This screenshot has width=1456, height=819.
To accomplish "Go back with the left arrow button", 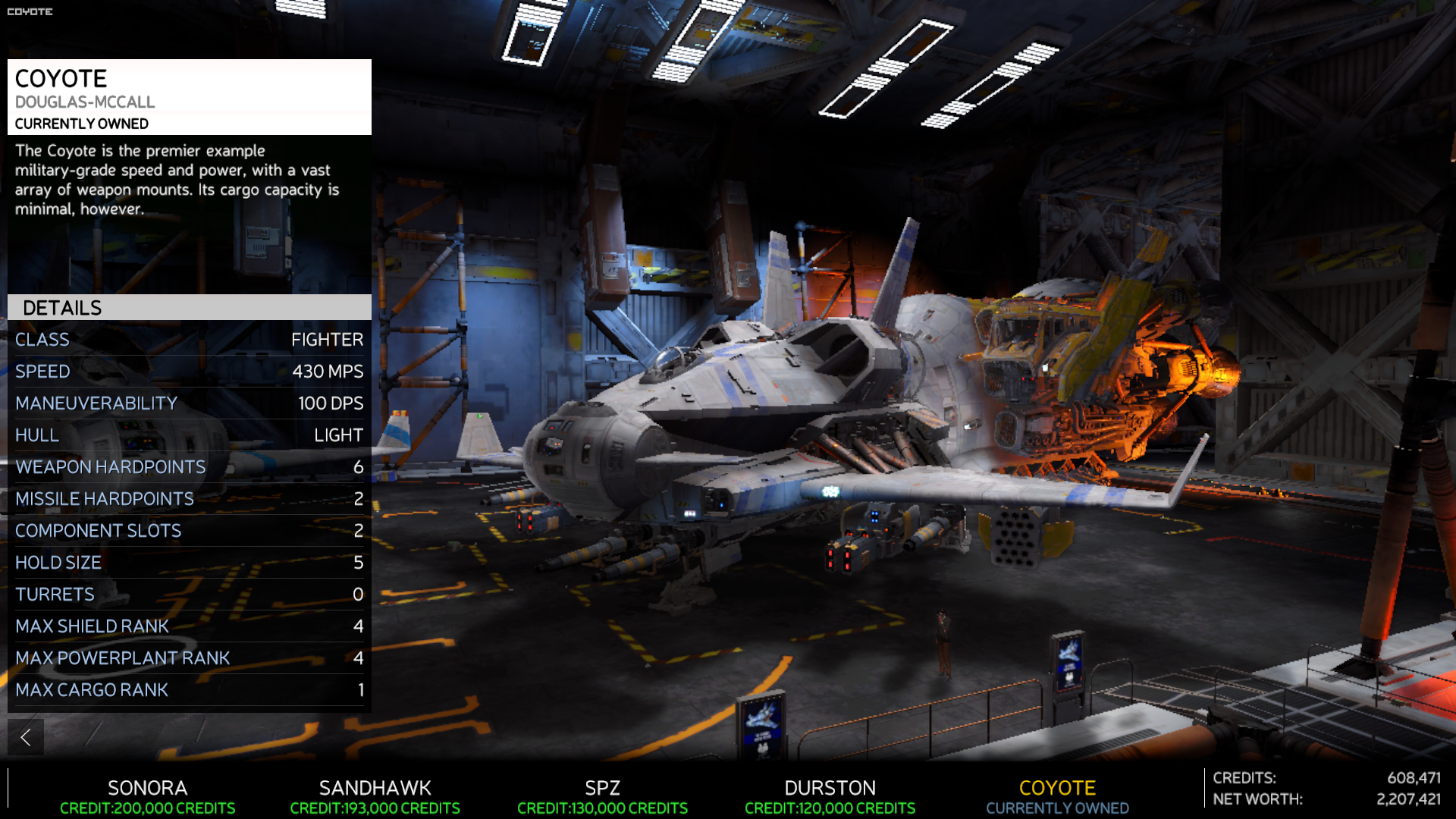I will [x=26, y=736].
